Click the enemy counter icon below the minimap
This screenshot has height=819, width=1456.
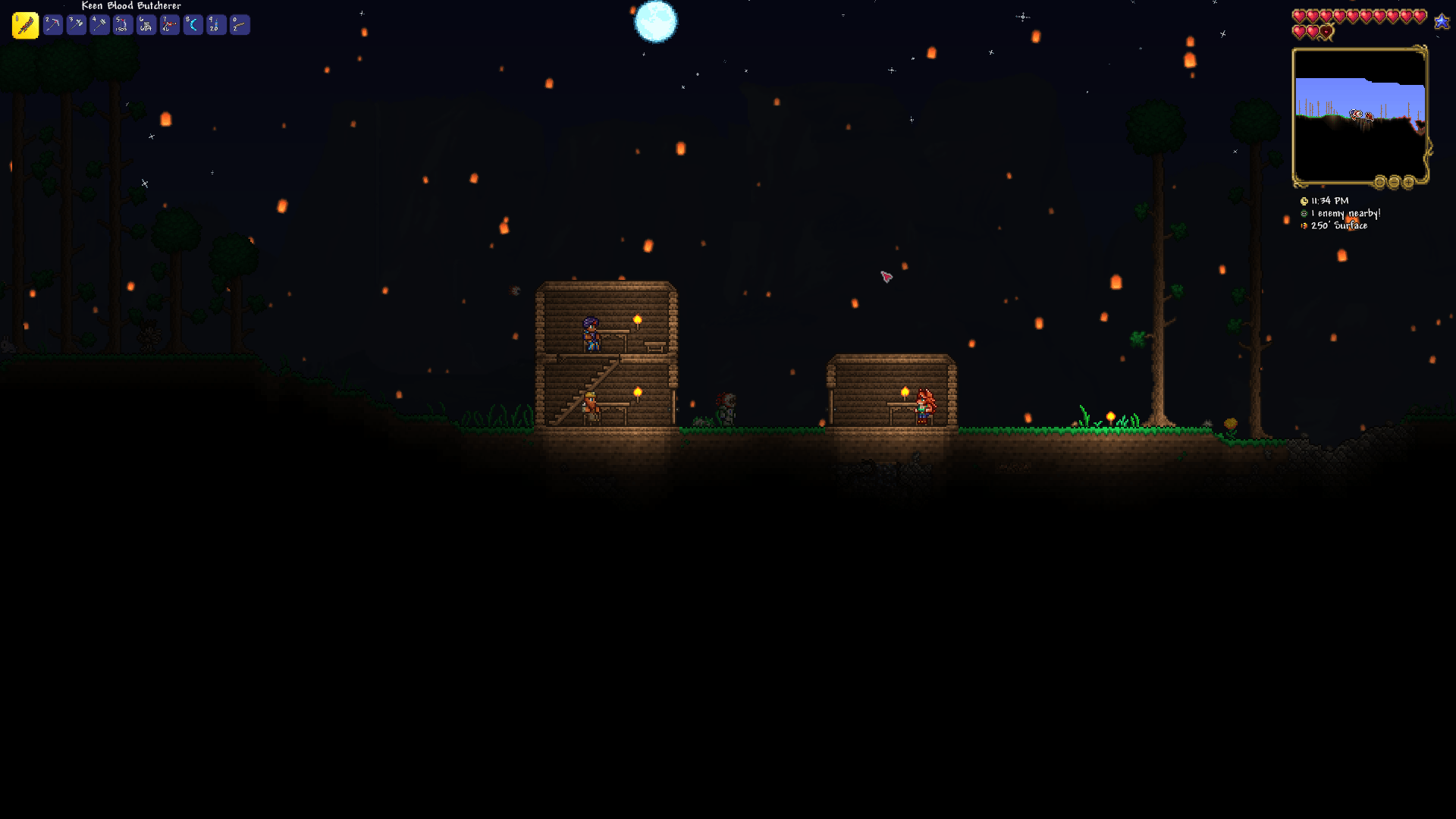pyautogui.click(x=1304, y=213)
